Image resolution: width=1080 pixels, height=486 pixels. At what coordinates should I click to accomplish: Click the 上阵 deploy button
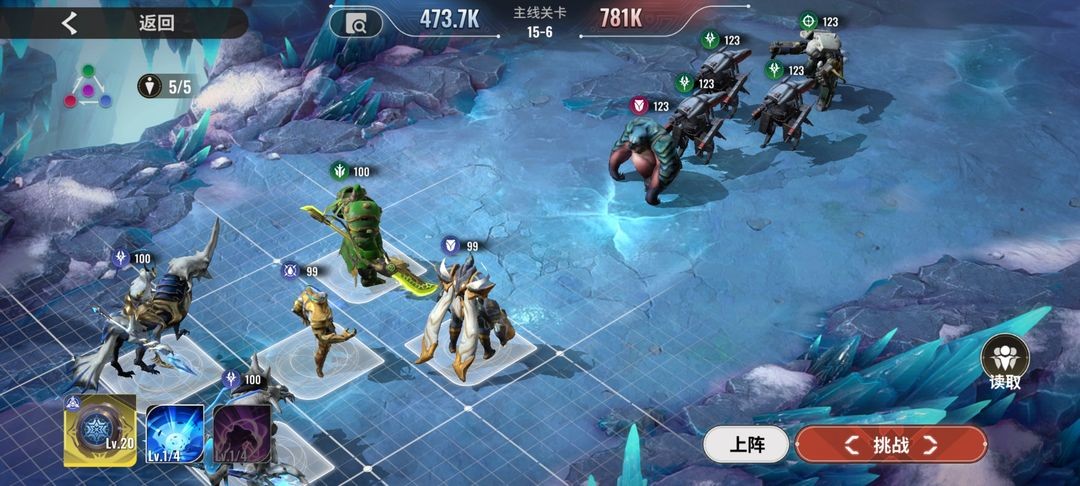(745, 445)
